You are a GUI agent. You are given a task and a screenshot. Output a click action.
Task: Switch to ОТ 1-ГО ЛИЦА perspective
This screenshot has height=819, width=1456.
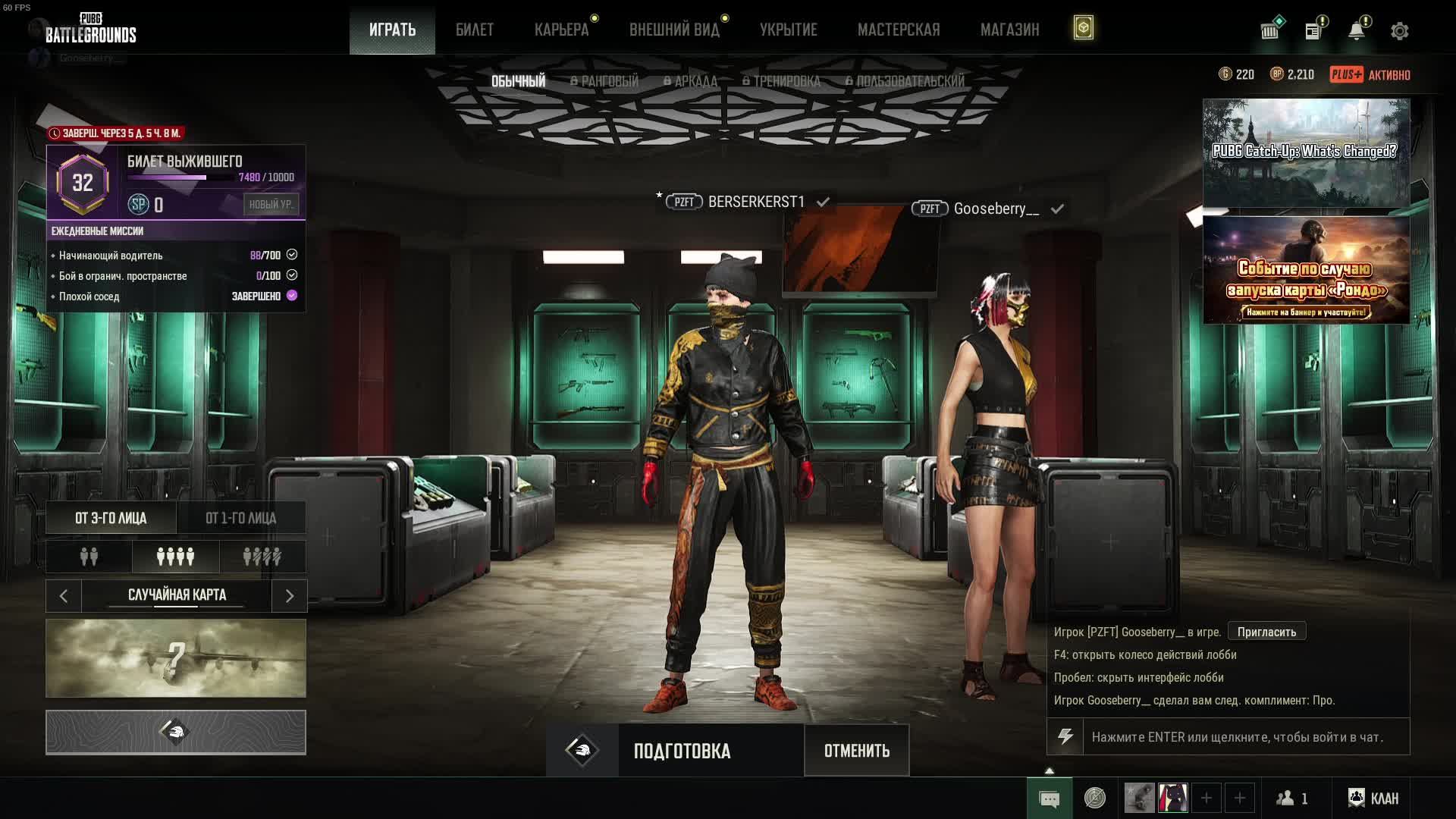[241, 518]
